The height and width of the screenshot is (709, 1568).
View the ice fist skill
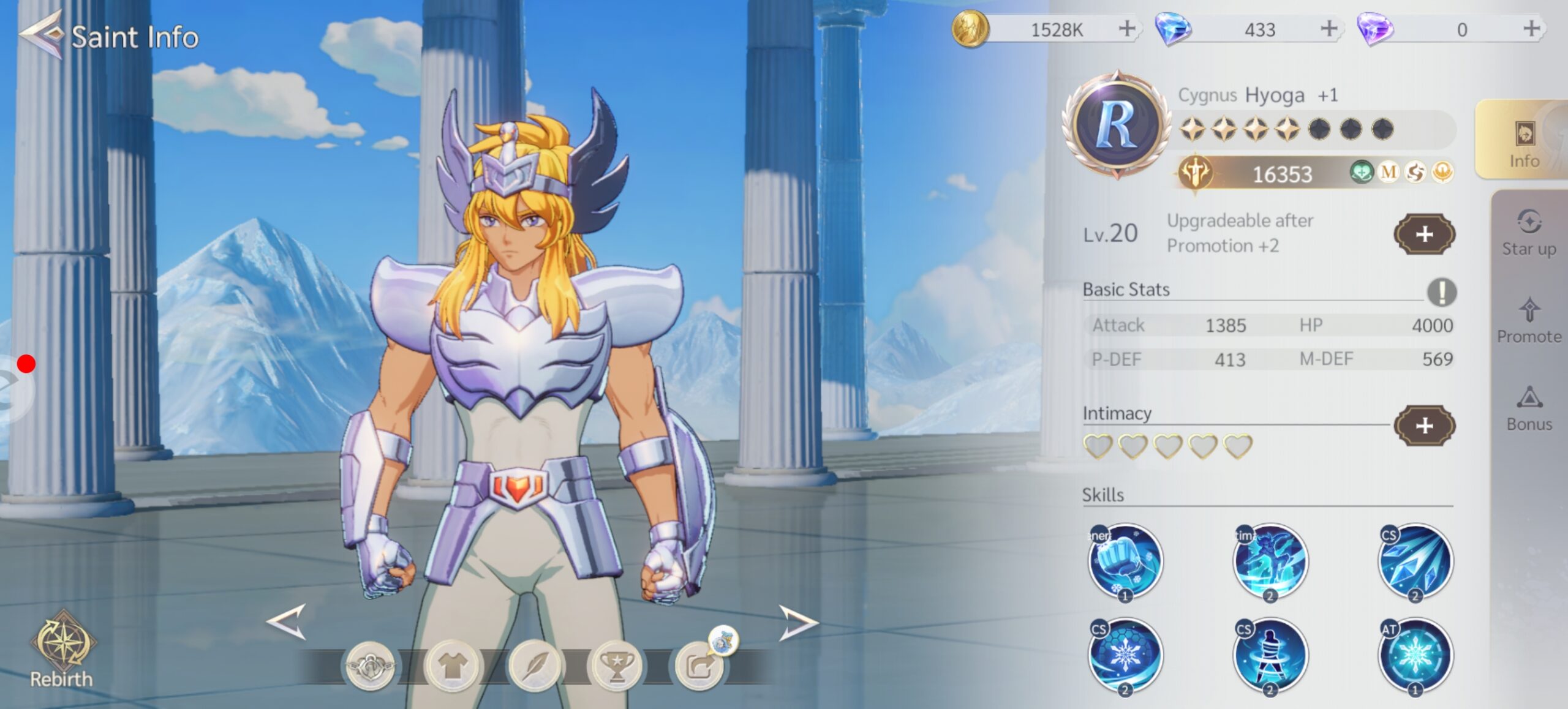click(1125, 561)
